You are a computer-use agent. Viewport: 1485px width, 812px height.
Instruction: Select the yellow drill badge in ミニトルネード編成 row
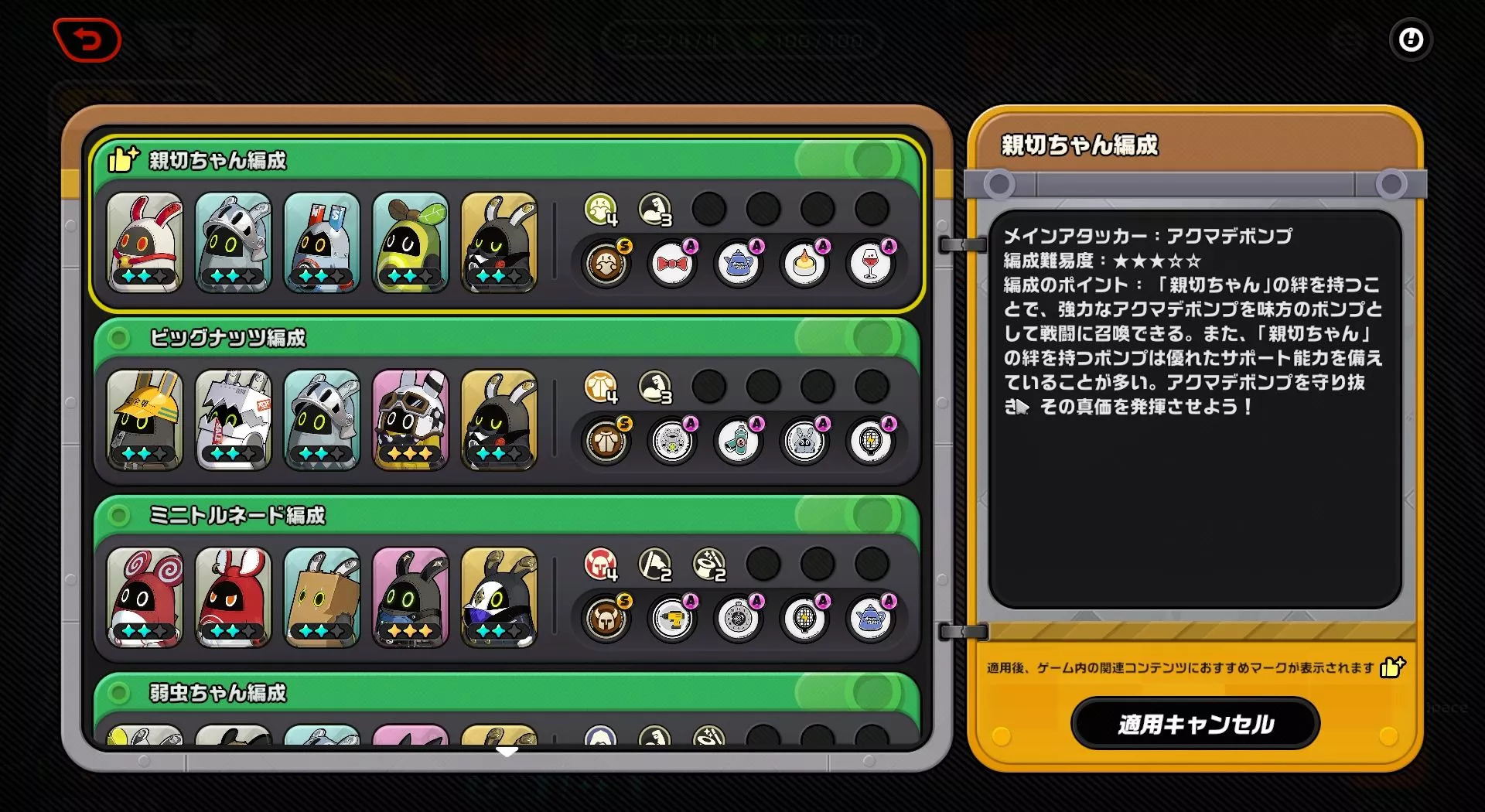tap(673, 619)
